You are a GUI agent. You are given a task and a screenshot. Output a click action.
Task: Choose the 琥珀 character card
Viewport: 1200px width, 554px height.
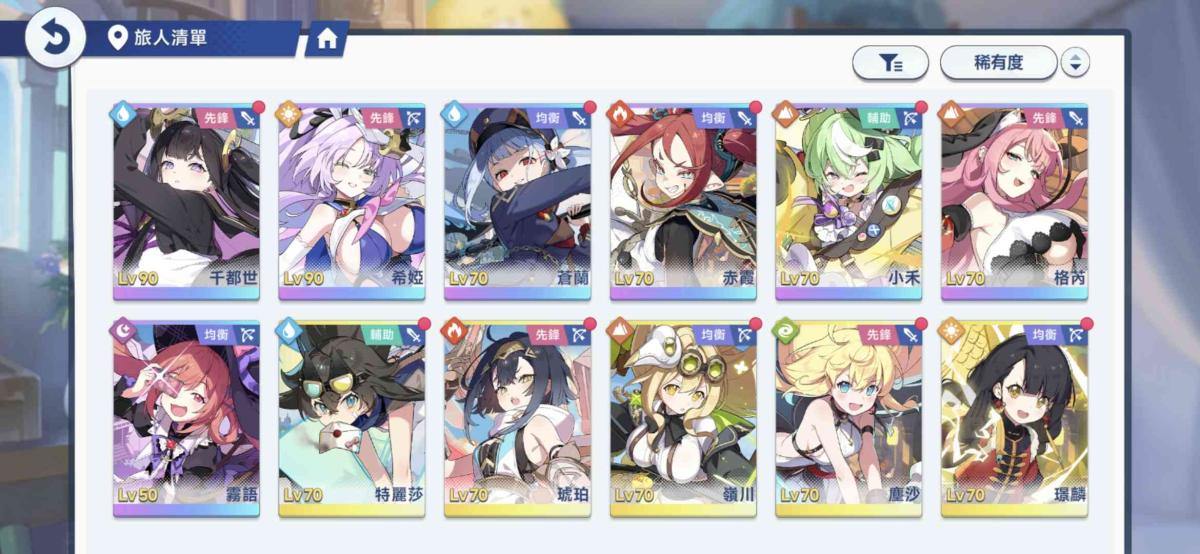click(x=518, y=418)
